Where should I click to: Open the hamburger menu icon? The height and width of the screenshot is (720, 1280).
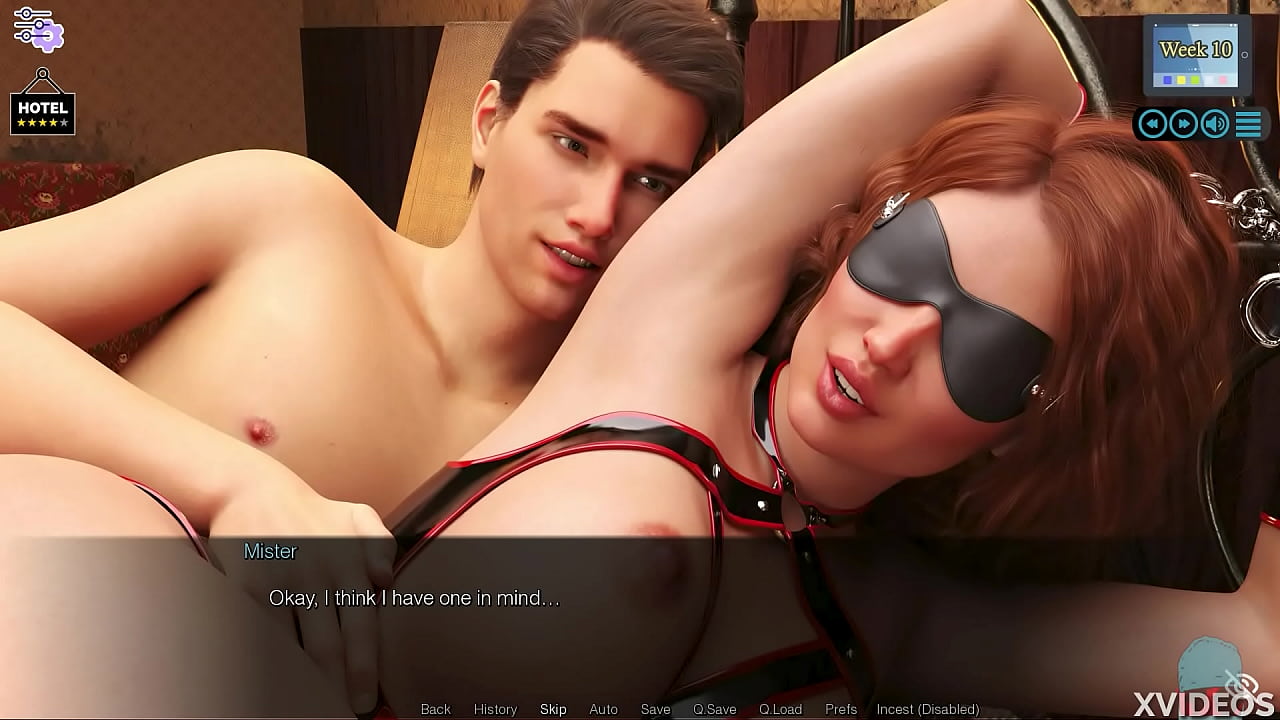click(1248, 124)
